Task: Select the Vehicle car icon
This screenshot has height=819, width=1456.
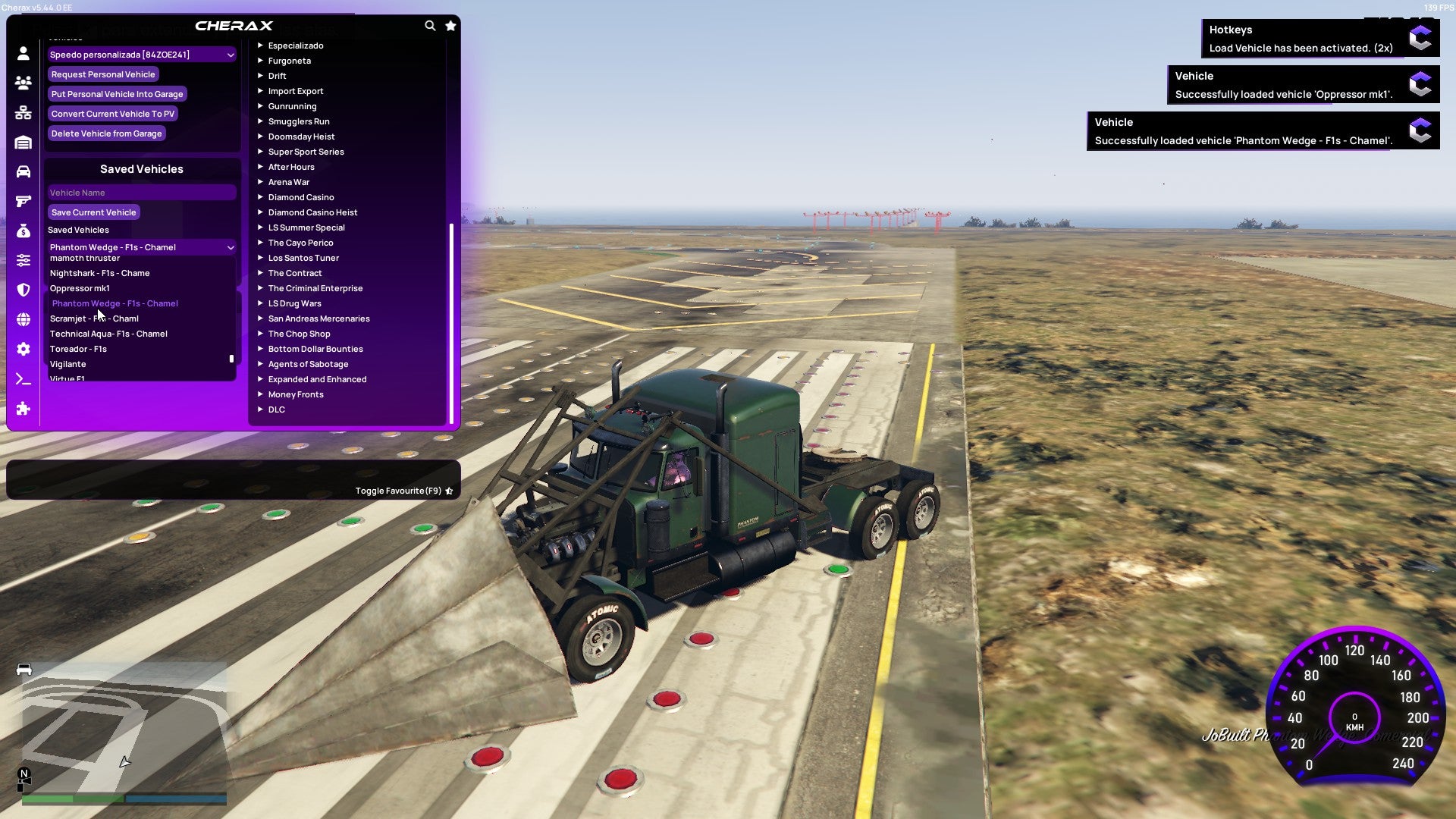Action: point(24,171)
